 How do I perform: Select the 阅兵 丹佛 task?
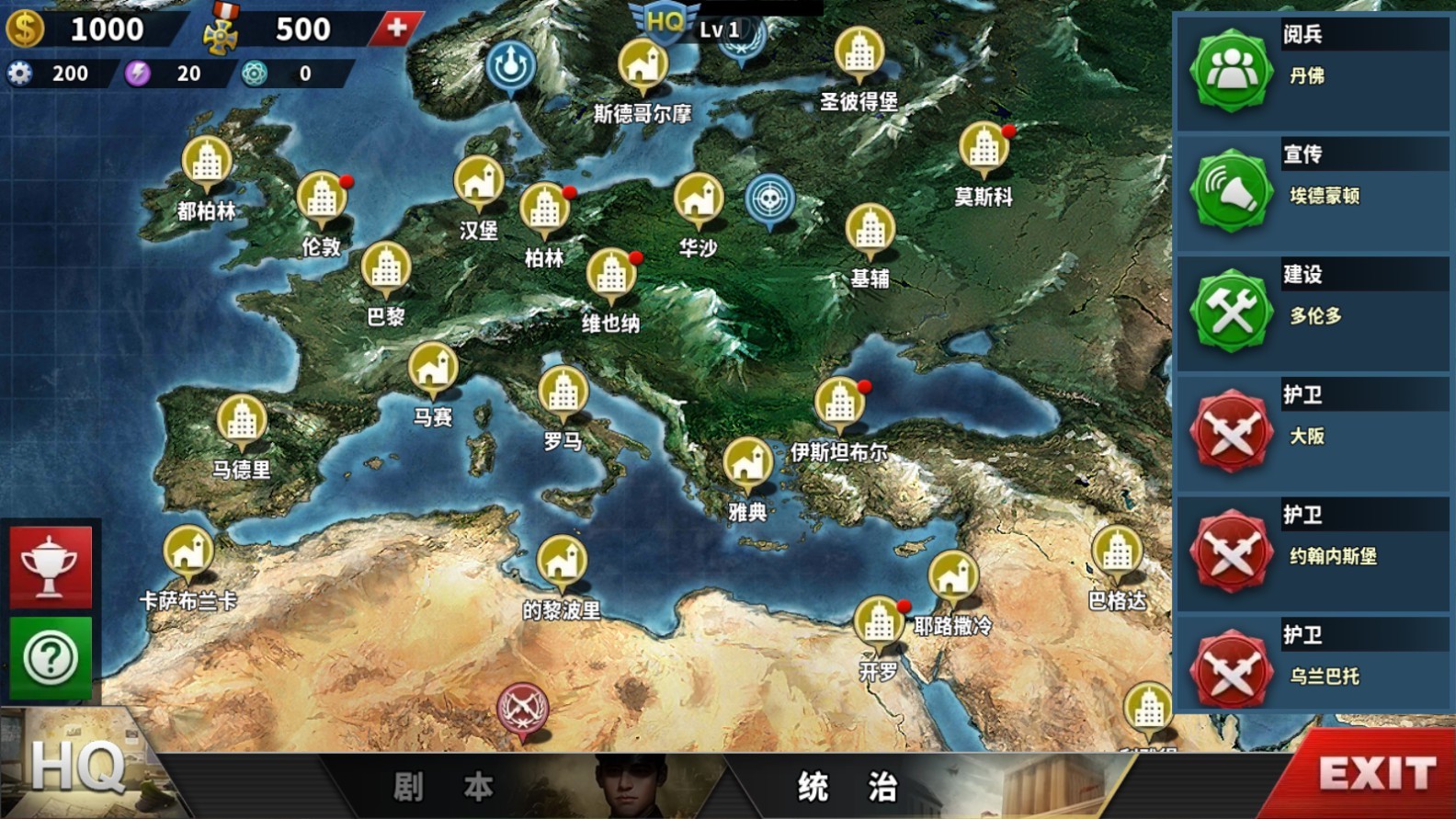point(1313,72)
